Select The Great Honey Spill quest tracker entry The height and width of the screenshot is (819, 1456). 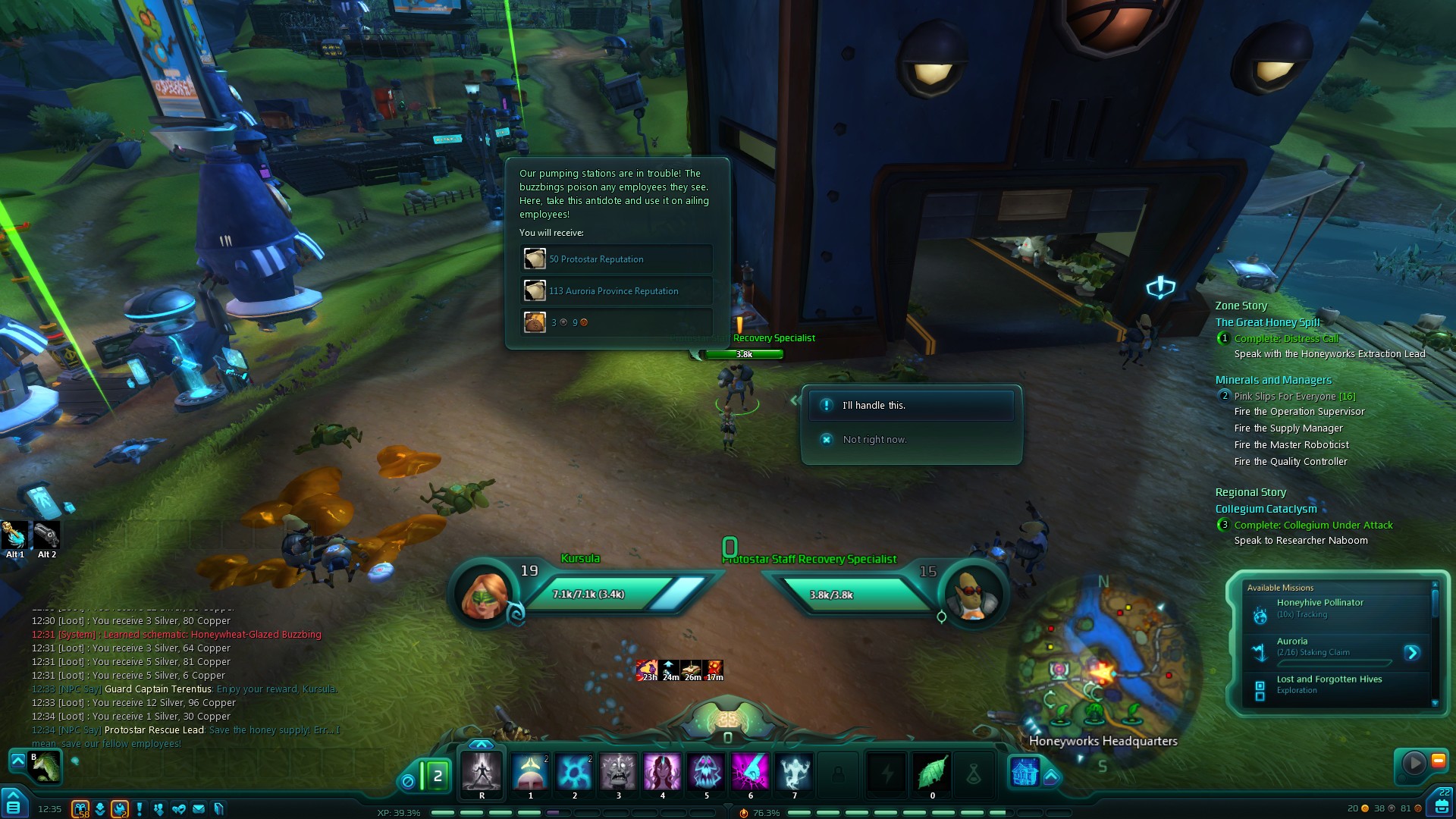click(x=1267, y=322)
